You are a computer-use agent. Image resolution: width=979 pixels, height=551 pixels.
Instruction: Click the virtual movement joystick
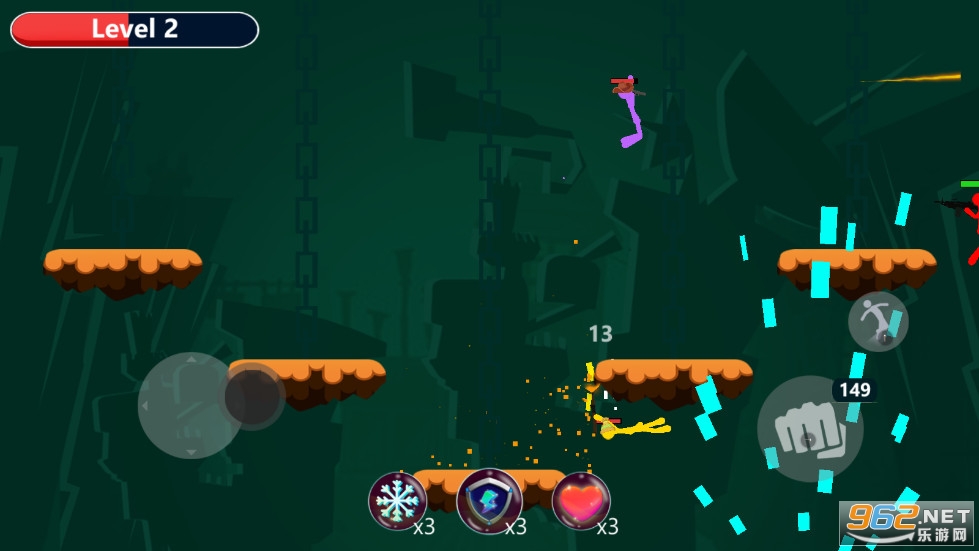[254, 397]
